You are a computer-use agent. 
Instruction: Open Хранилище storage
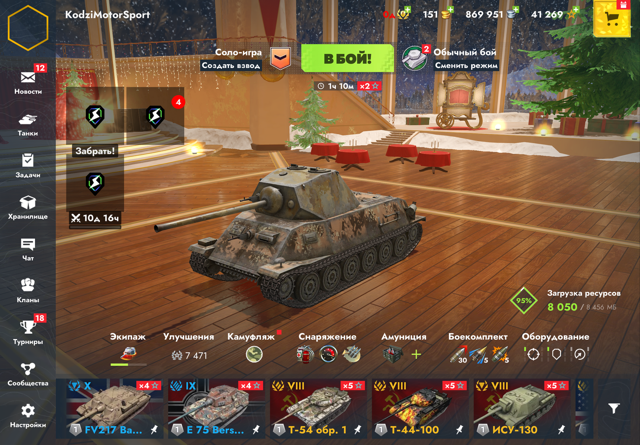coord(28,207)
